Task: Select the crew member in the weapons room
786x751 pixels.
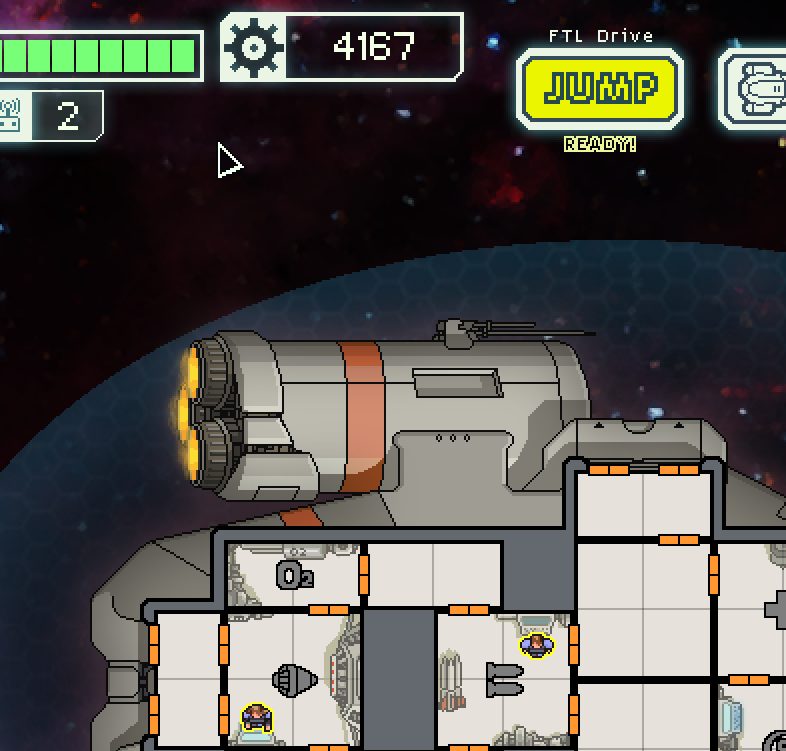Action: click(x=537, y=646)
